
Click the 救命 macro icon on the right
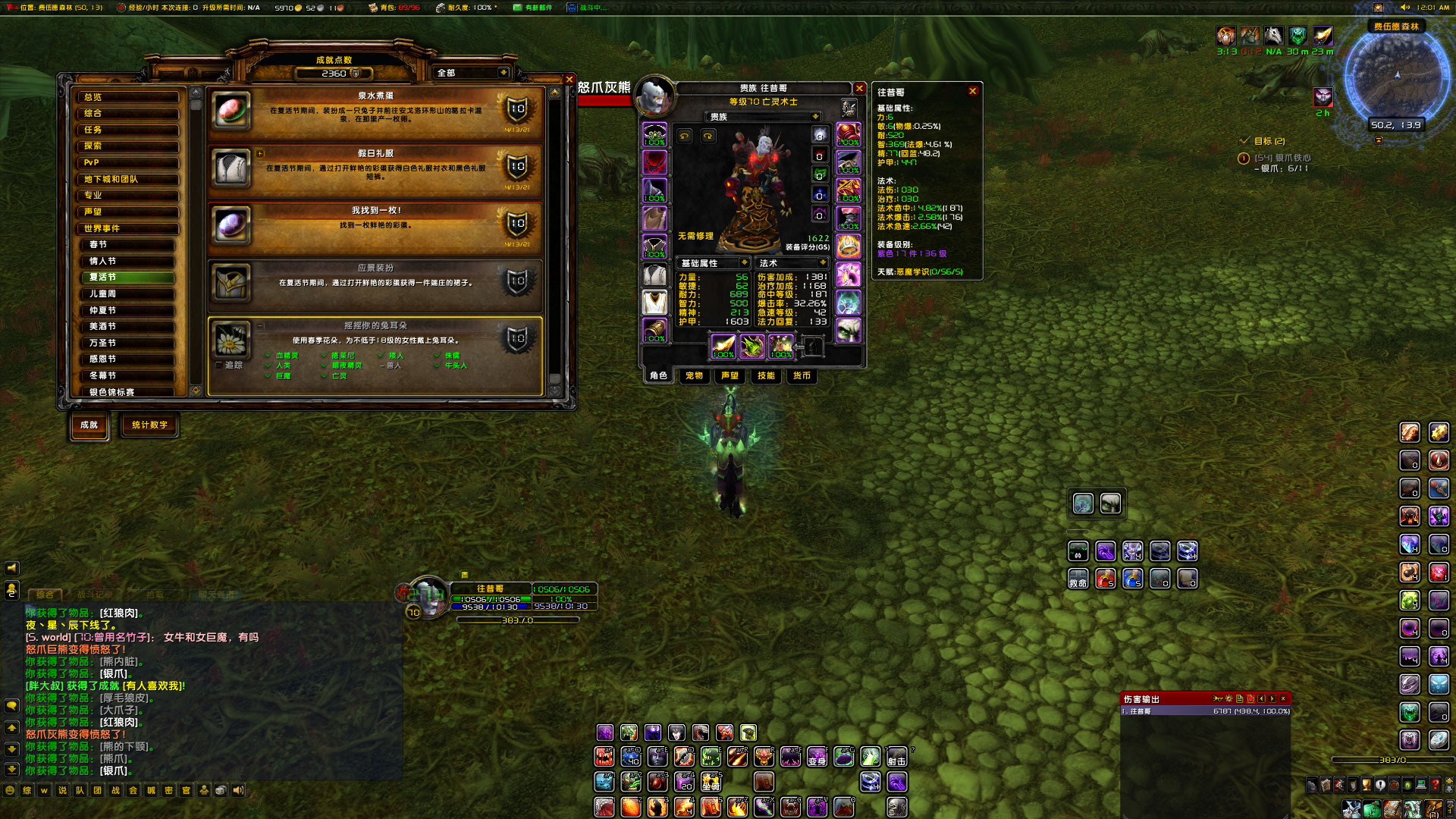pos(1078,579)
